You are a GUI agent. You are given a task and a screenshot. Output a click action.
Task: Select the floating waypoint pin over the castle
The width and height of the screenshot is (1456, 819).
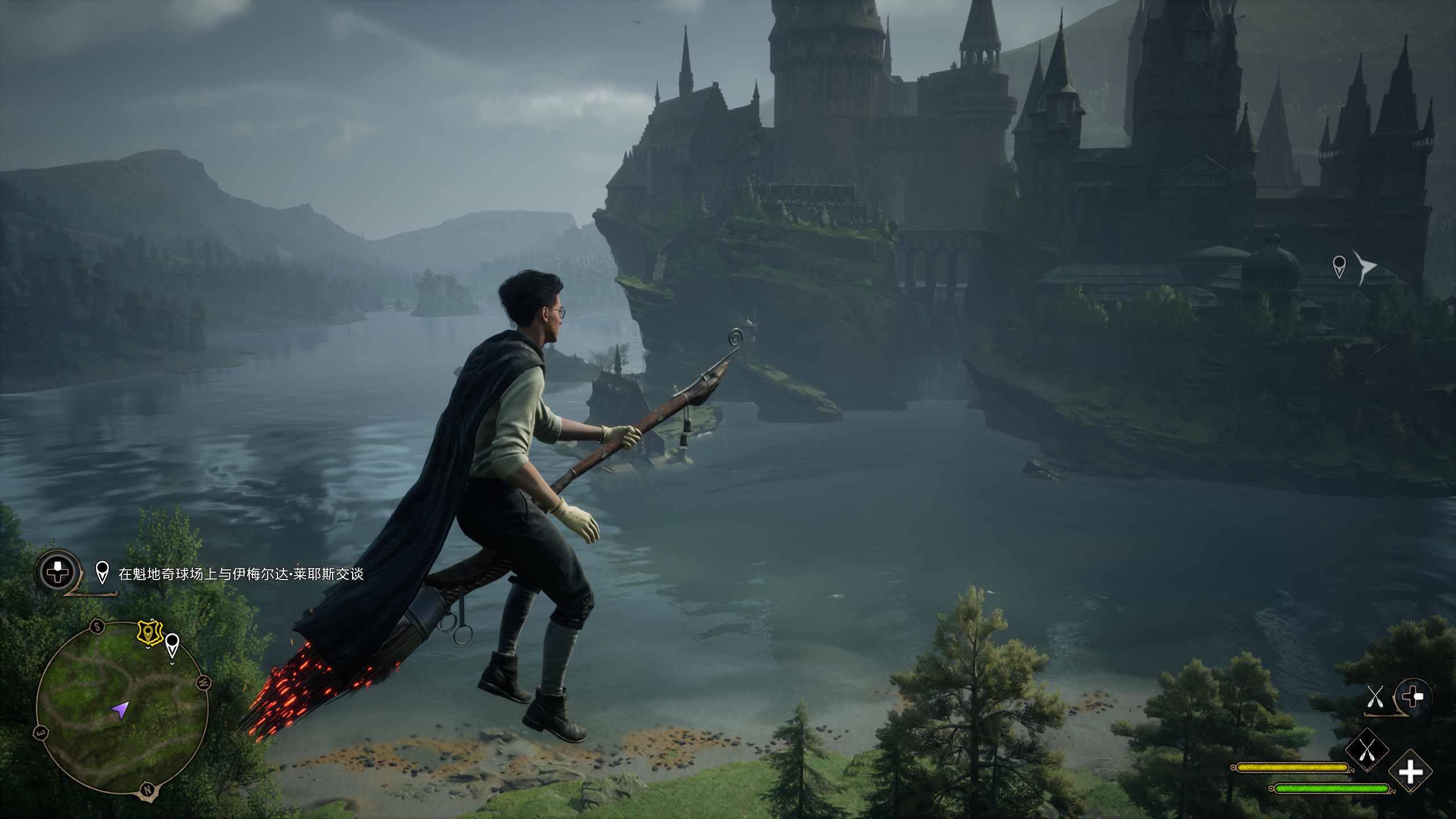coord(1339,266)
